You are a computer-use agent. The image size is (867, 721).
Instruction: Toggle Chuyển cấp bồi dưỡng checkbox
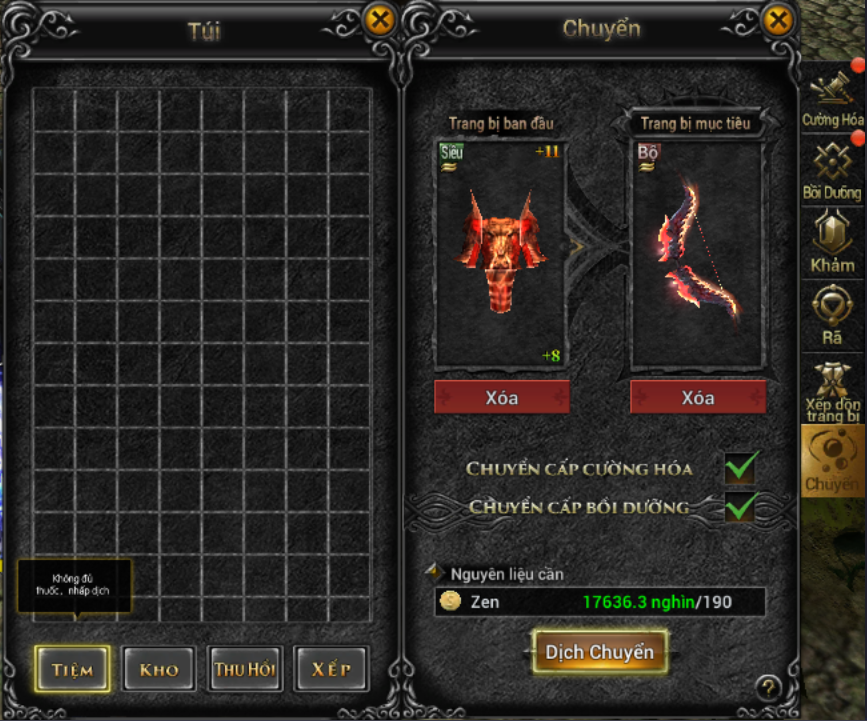741,506
